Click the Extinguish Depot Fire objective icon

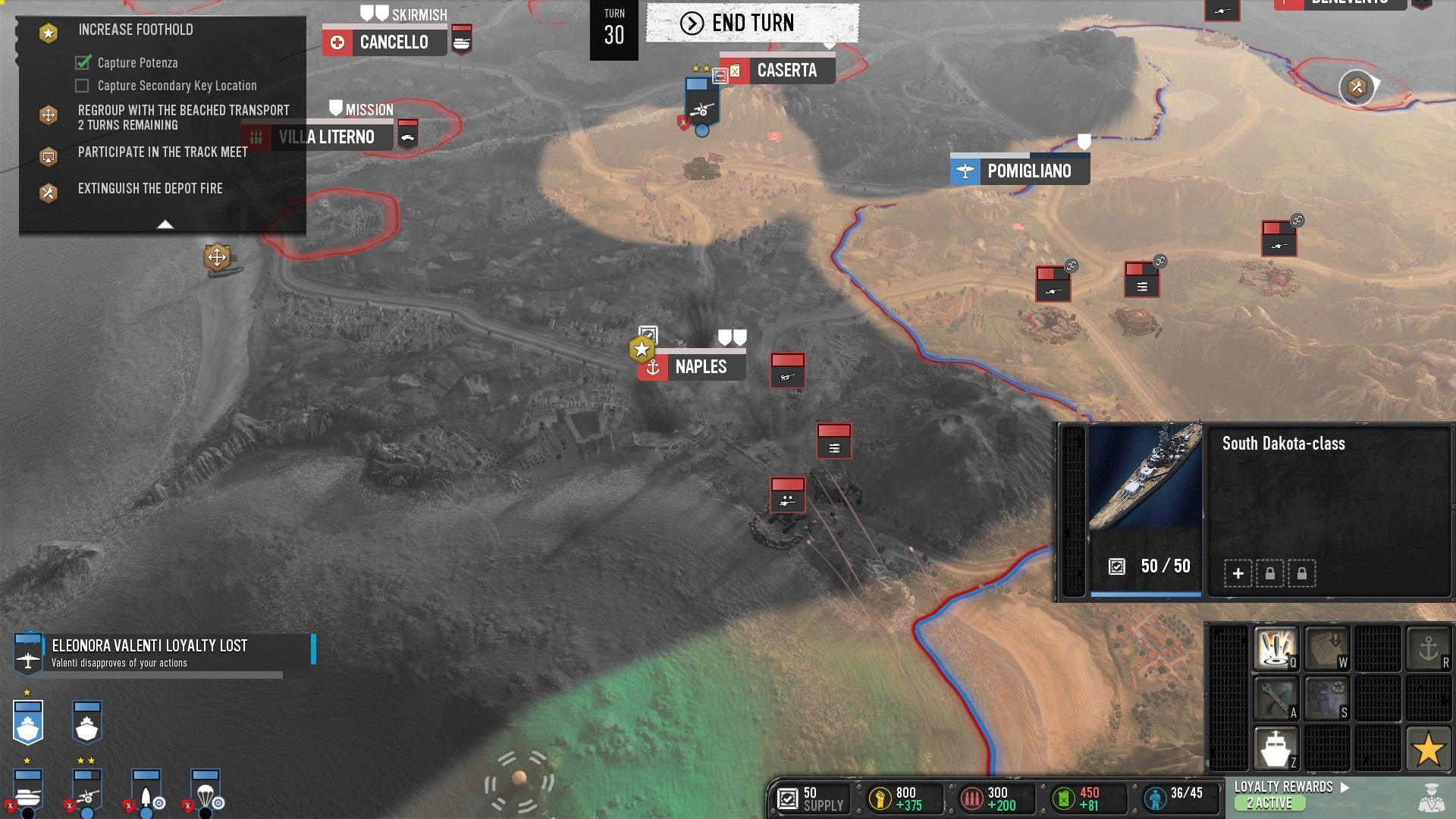tap(49, 193)
